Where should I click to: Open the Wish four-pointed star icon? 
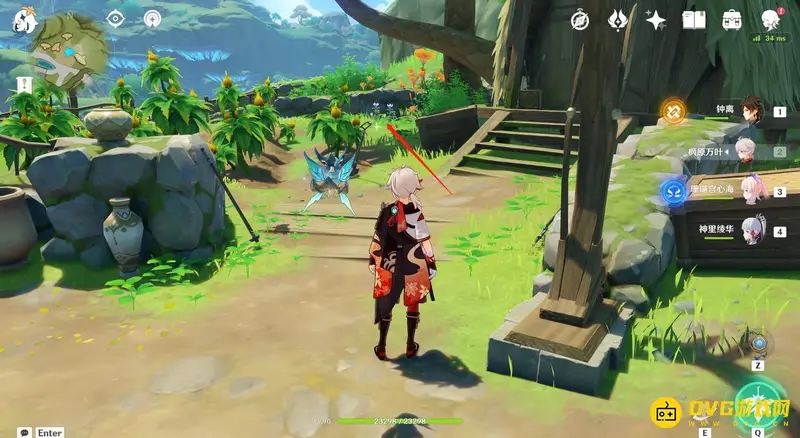tap(656, 19)
